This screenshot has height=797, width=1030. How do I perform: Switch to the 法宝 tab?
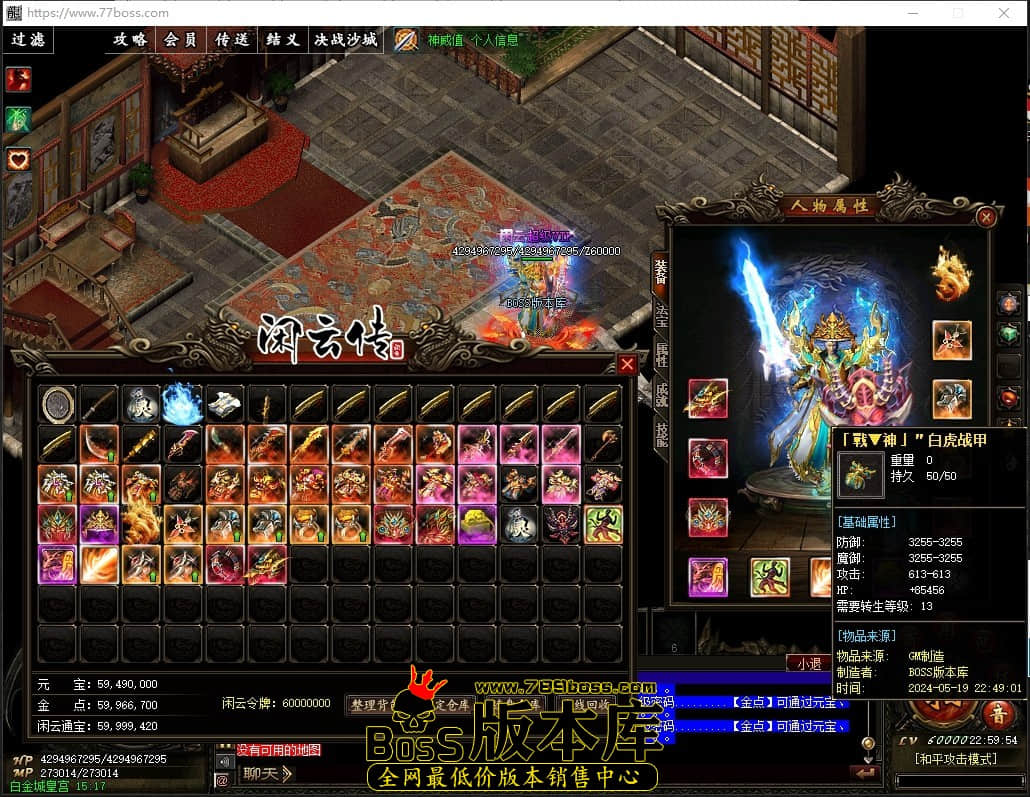tap(661, 313)
